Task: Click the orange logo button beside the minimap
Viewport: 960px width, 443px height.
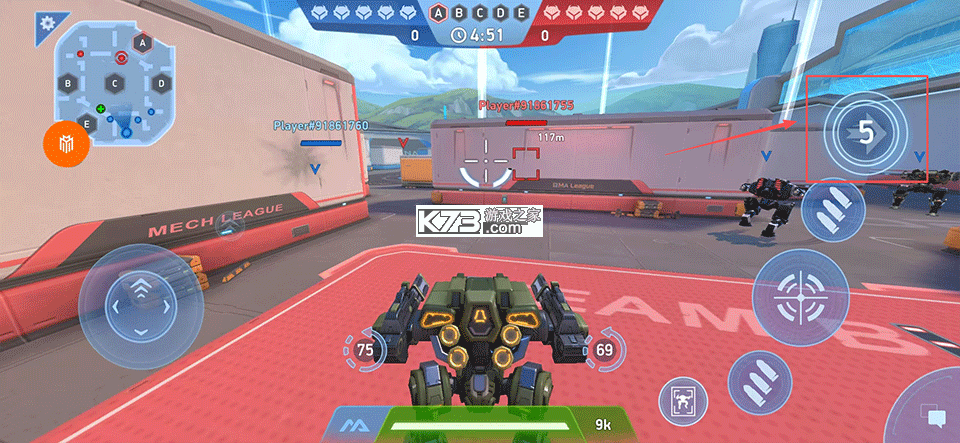Action: pos(67,147)
